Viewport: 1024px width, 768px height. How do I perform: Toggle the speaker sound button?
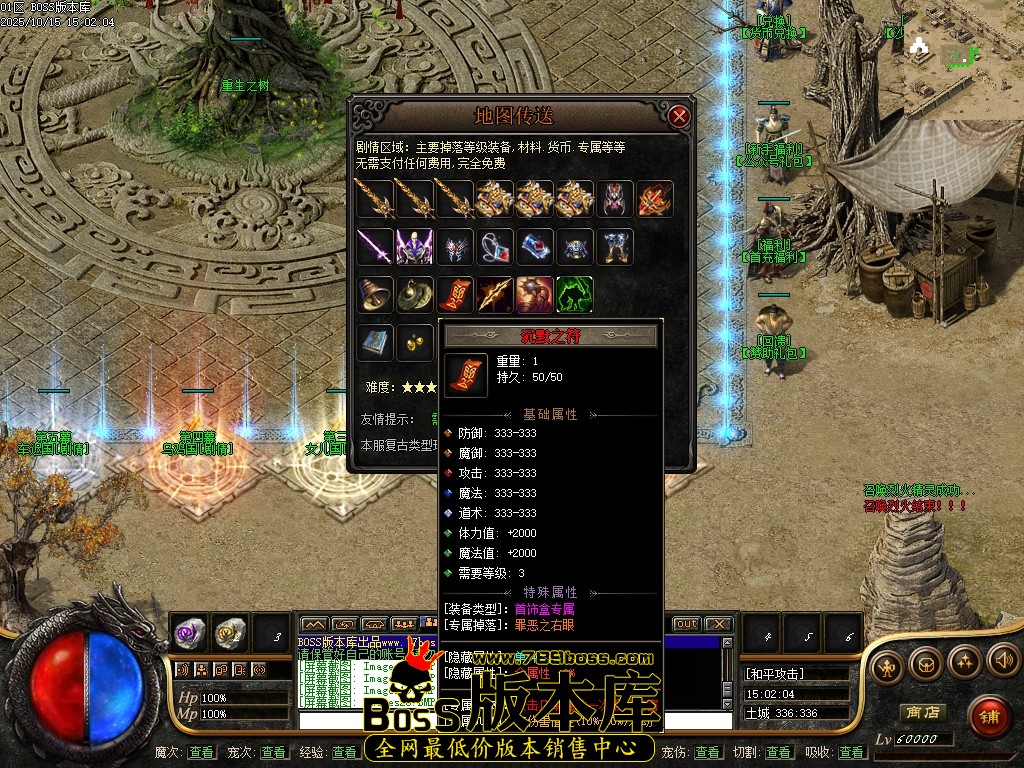pyautogui.click(x=1002, y=660)
